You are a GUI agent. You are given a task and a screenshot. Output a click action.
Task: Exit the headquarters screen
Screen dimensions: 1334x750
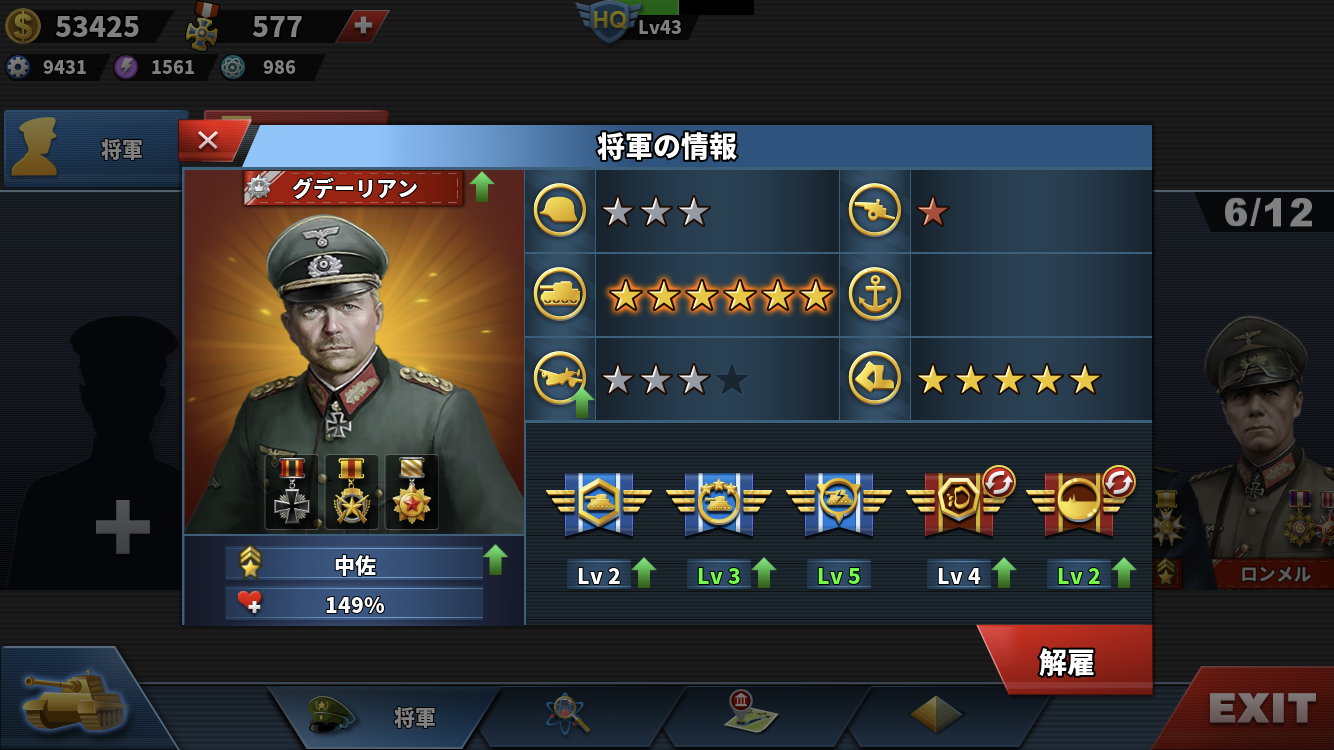[x=1261, y=709]
